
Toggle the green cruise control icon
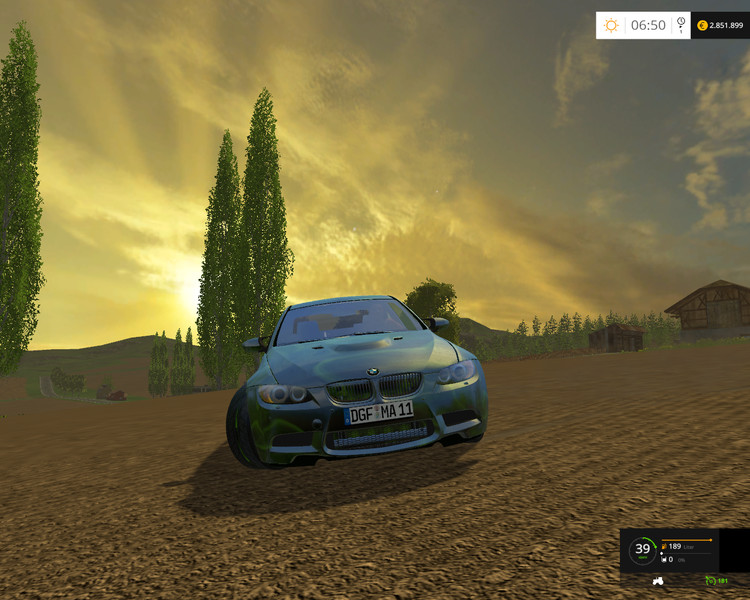711,581
